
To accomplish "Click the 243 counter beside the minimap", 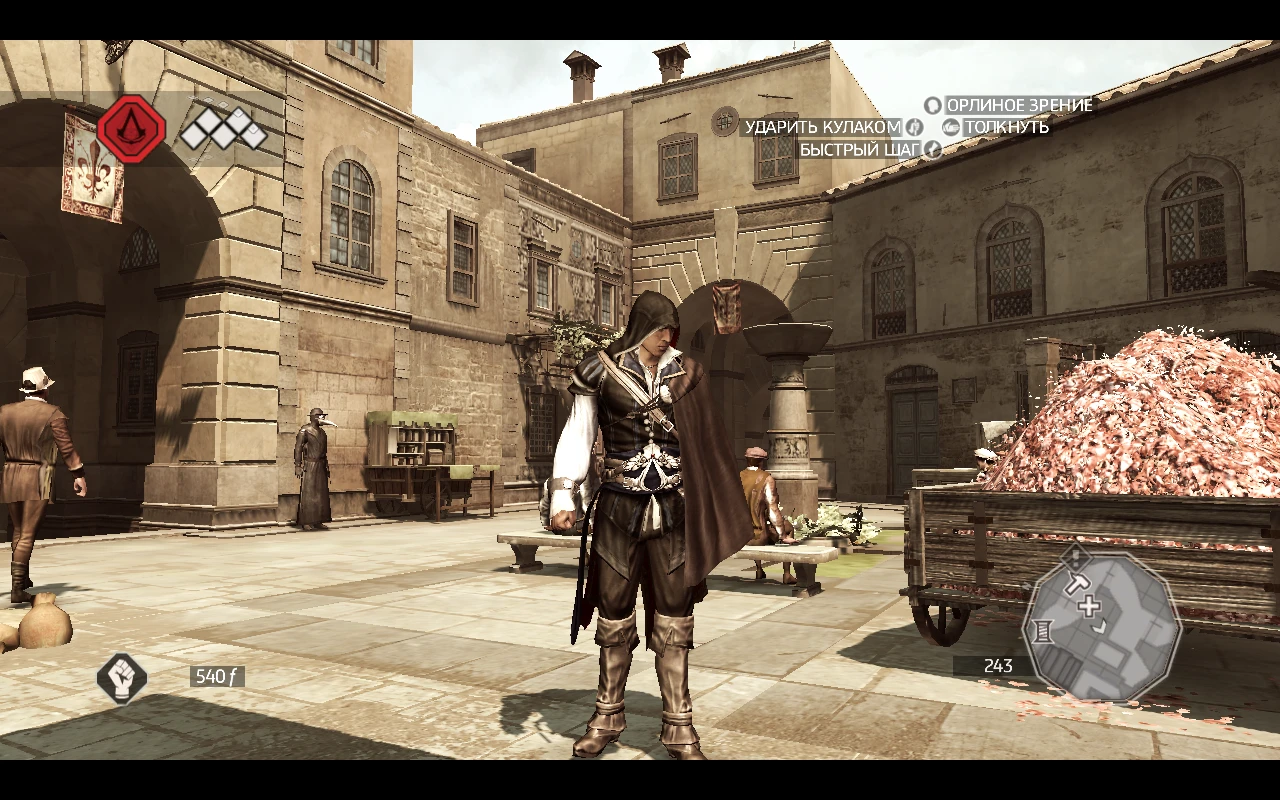I will (998, 663).
